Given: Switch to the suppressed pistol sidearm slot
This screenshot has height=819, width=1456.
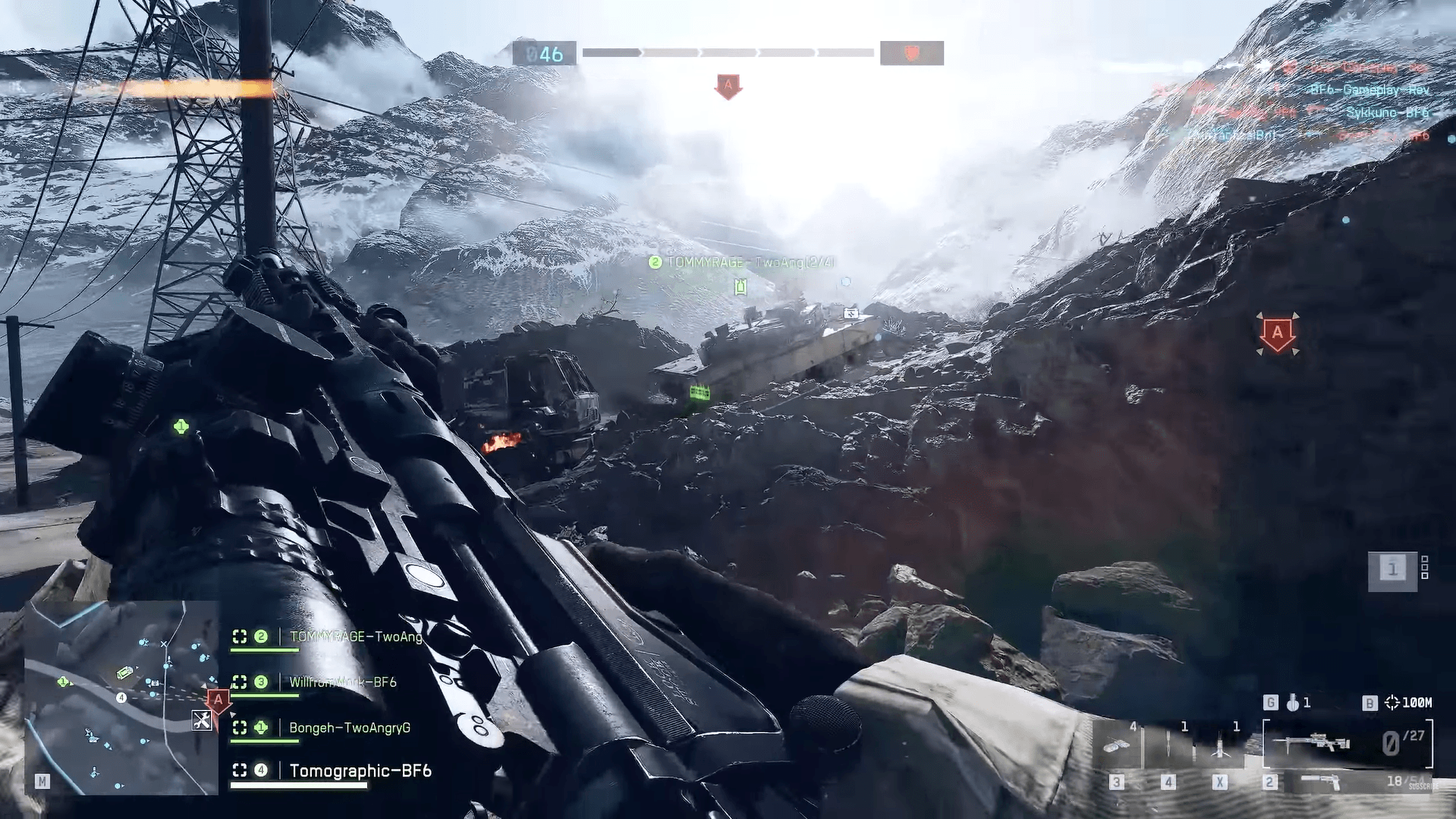Looking at the screenshot, I should pos(1320,782).
